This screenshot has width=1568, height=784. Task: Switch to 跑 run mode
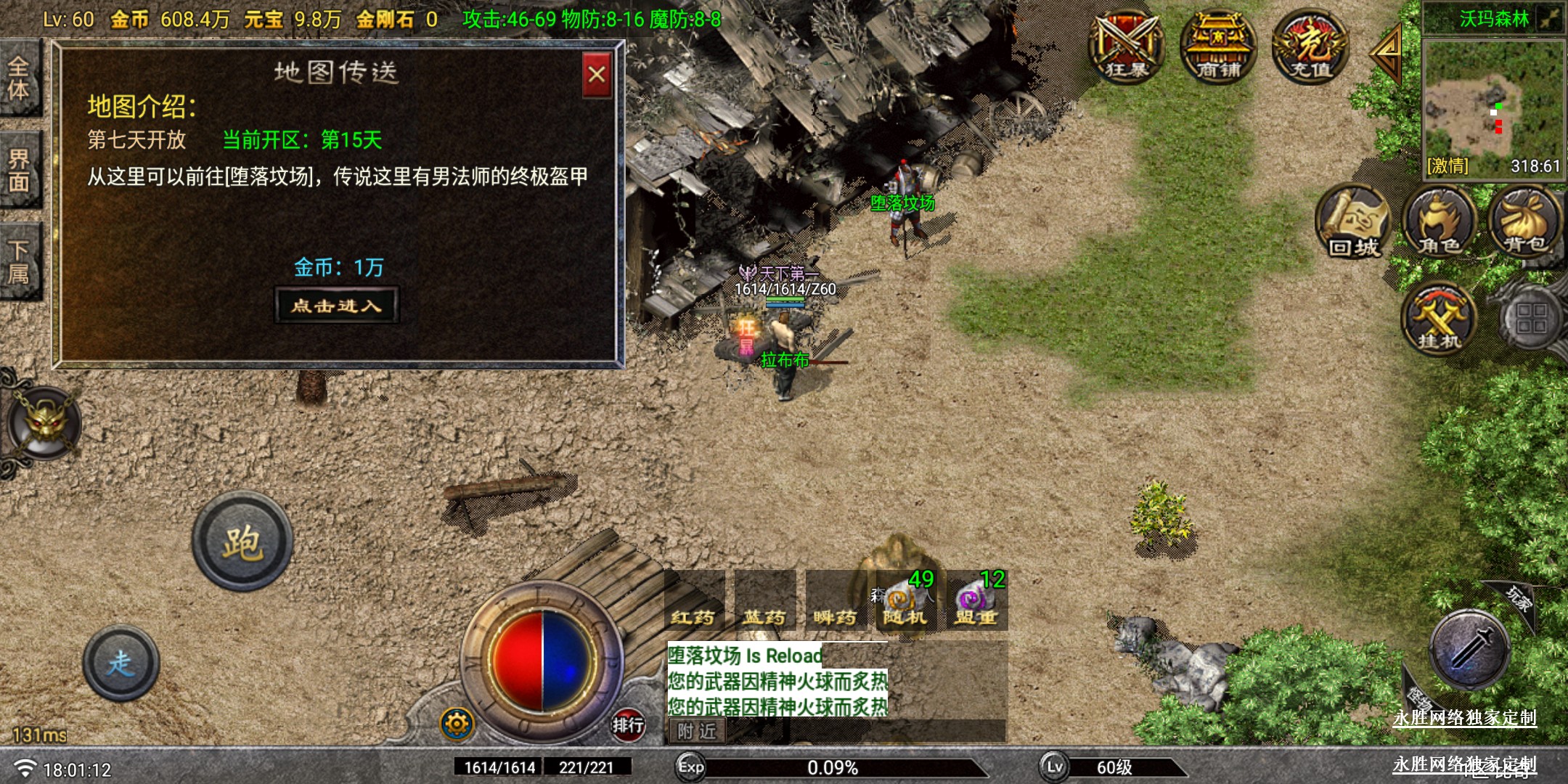tap(242, 542)
